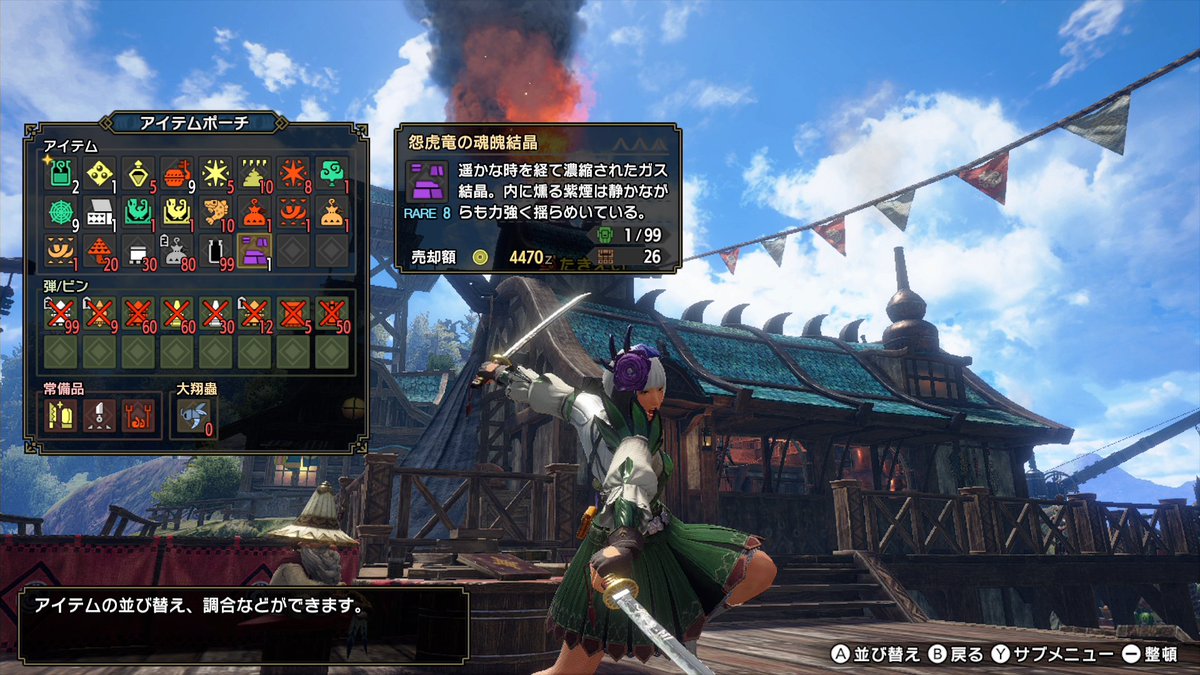Pick the black bottle with 99 count
The image size is (1200, 675).
[x=216, y=250]
